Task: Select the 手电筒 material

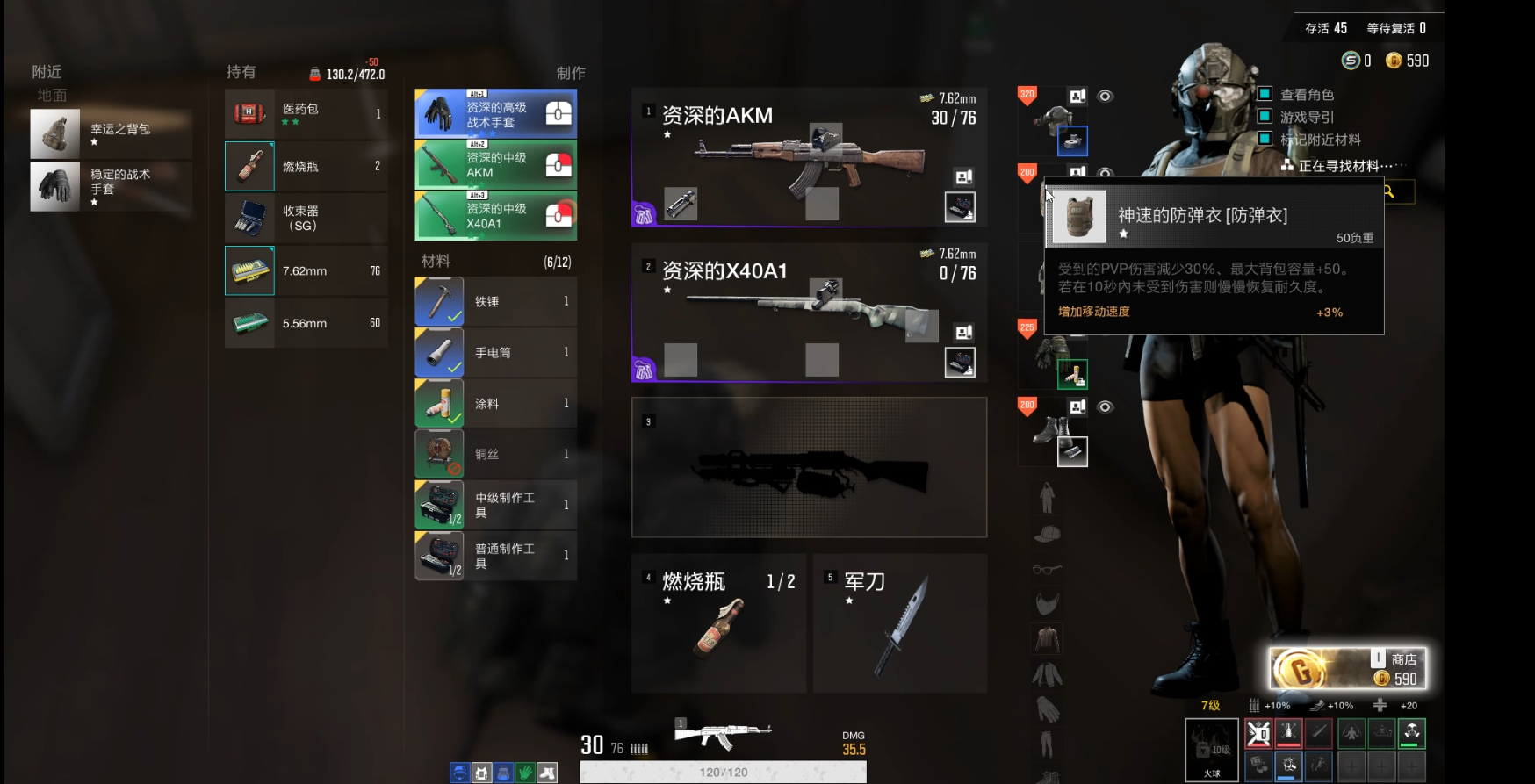Action: (495, 352)
